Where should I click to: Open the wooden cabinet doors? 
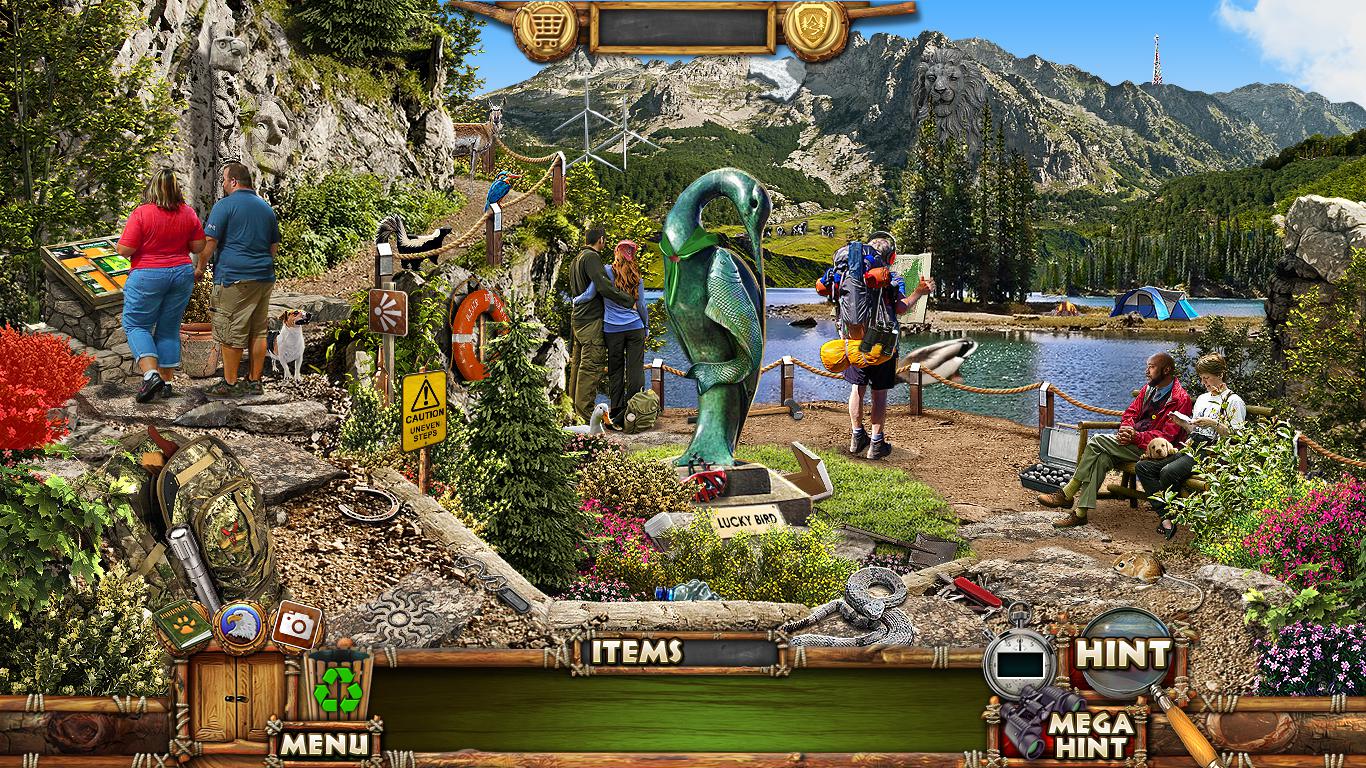point(239,696)
